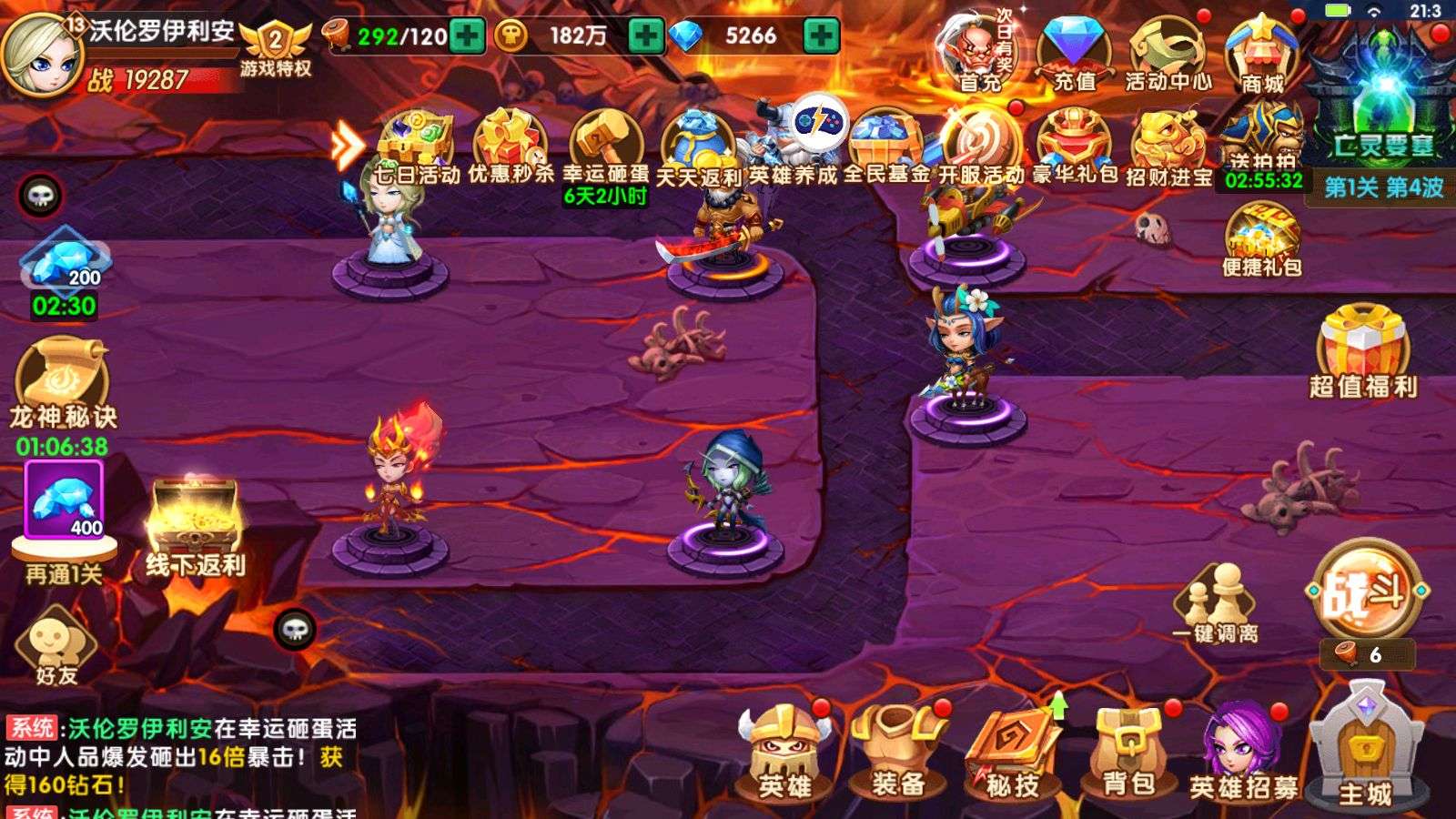Image resolution: width=1456 pixels, height=819 pixels.
Task: Open the 秘技 skills book
Action: coord(1012,754)
